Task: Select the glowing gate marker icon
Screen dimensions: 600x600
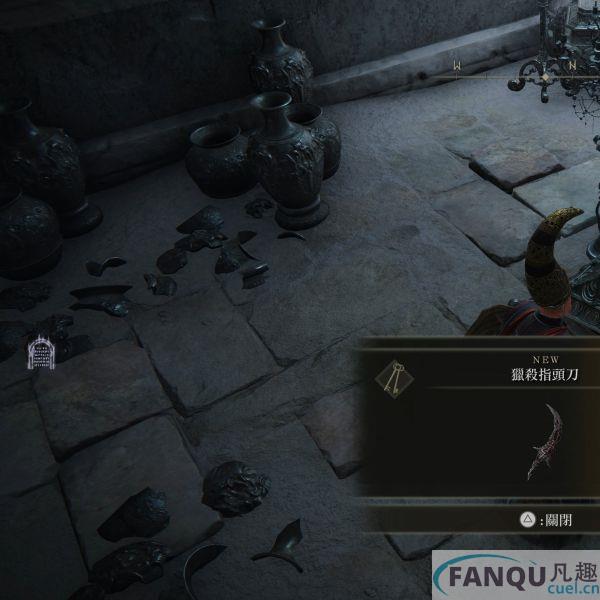Action: click(40, 351)
